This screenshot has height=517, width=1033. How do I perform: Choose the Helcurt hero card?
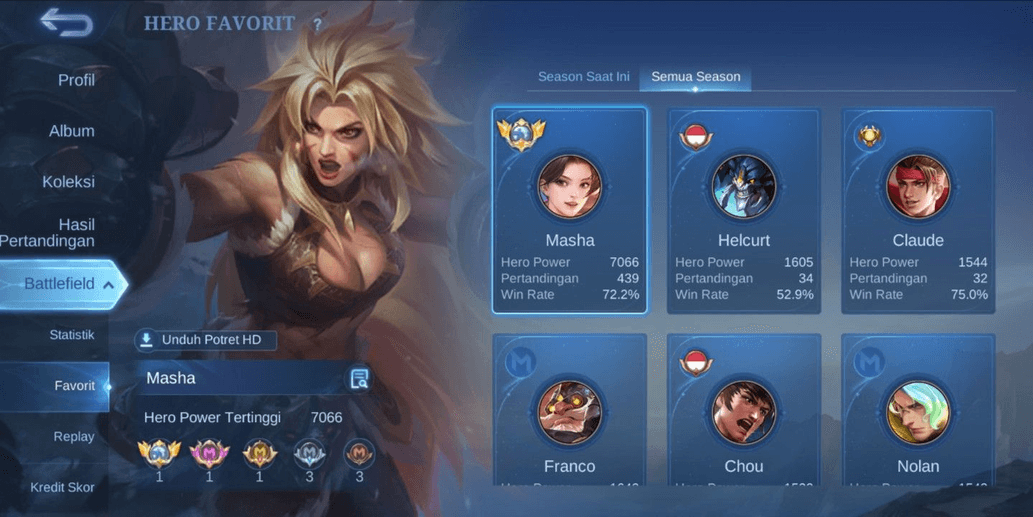744,211
